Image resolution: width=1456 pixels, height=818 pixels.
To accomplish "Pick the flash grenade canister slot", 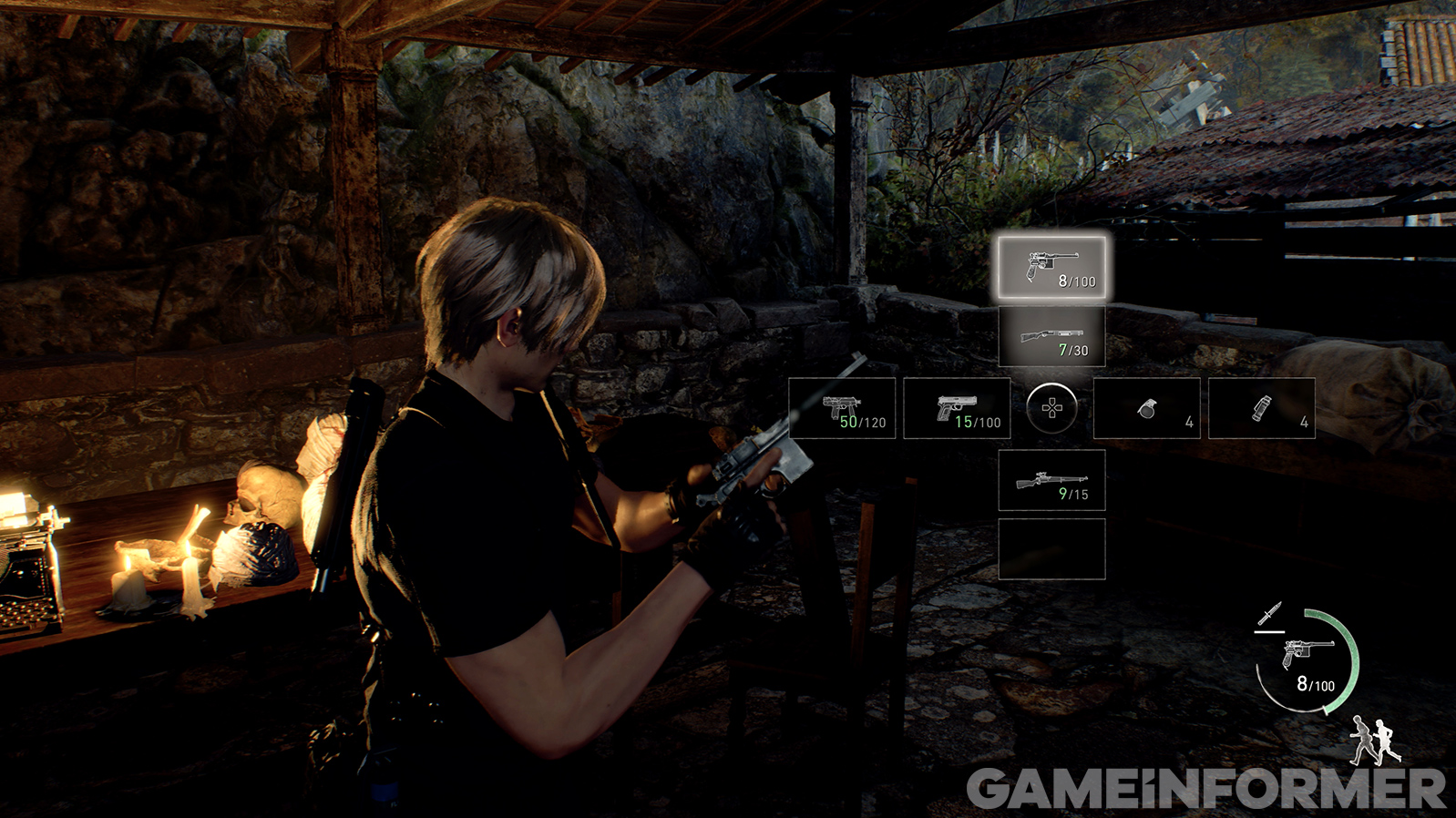I will [1261, 408].
